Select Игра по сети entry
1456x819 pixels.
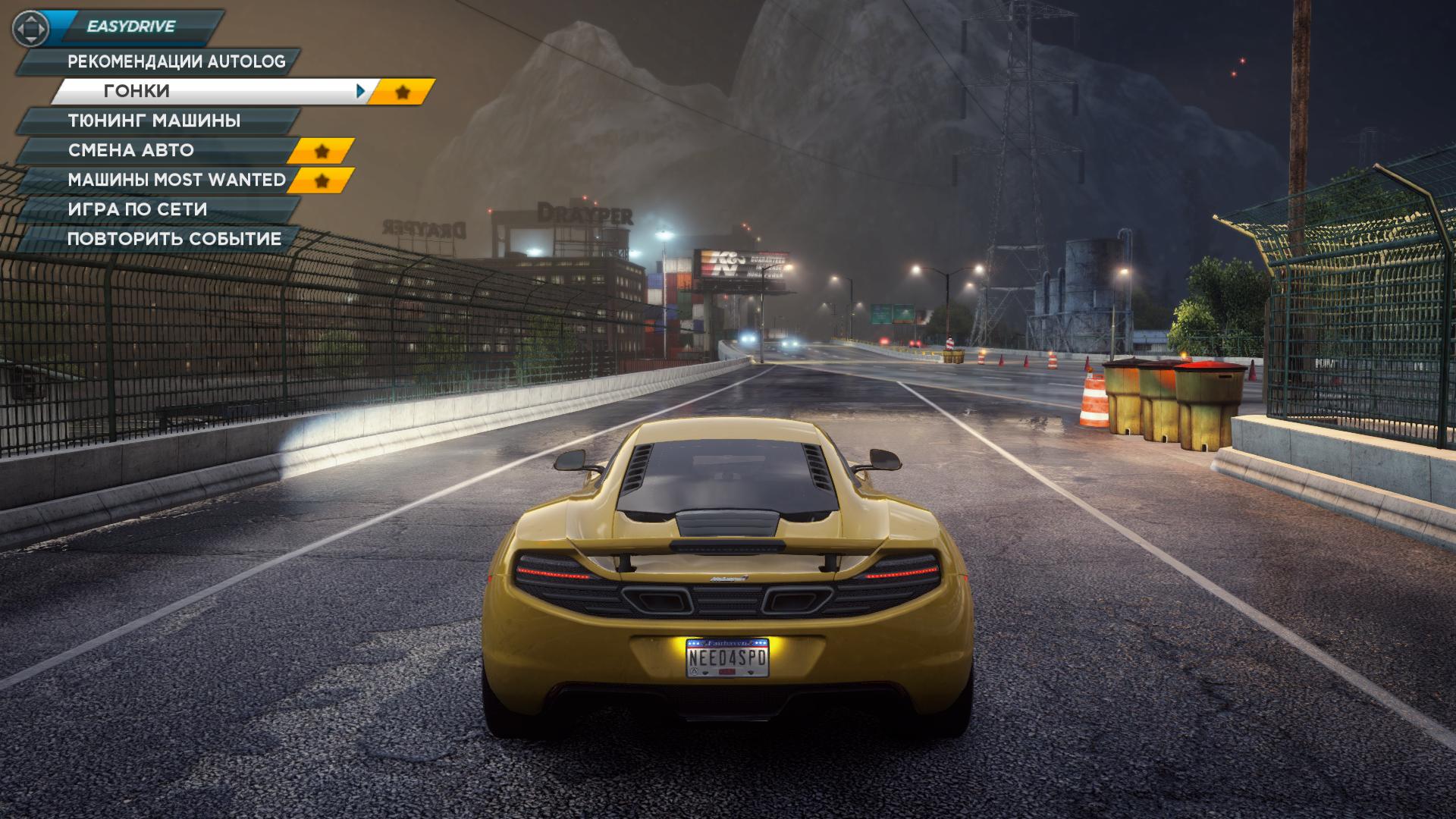(137, 209)
